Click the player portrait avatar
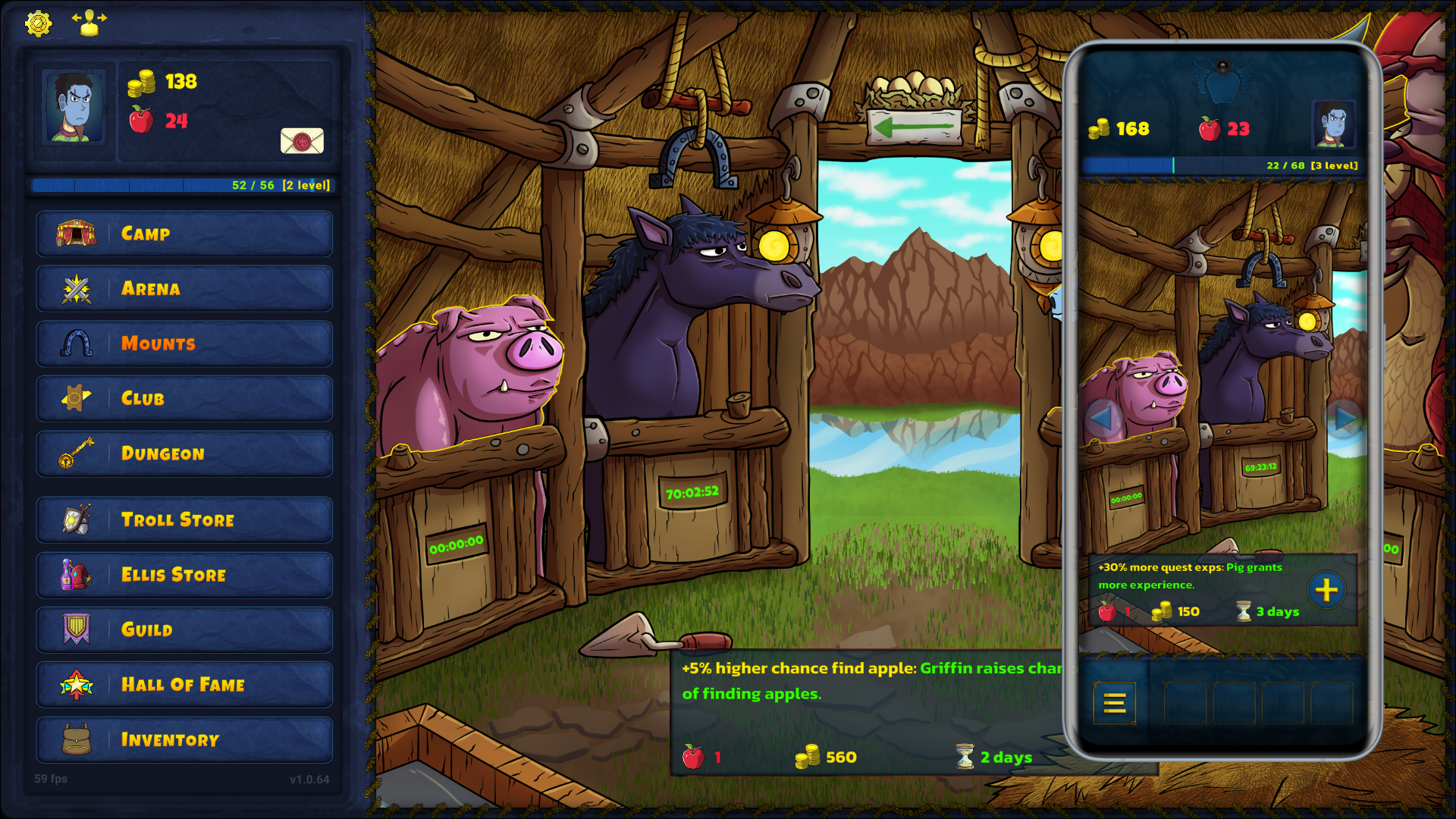The height and width of the screenshot is (819, 1456). click(x=74, y=107)
